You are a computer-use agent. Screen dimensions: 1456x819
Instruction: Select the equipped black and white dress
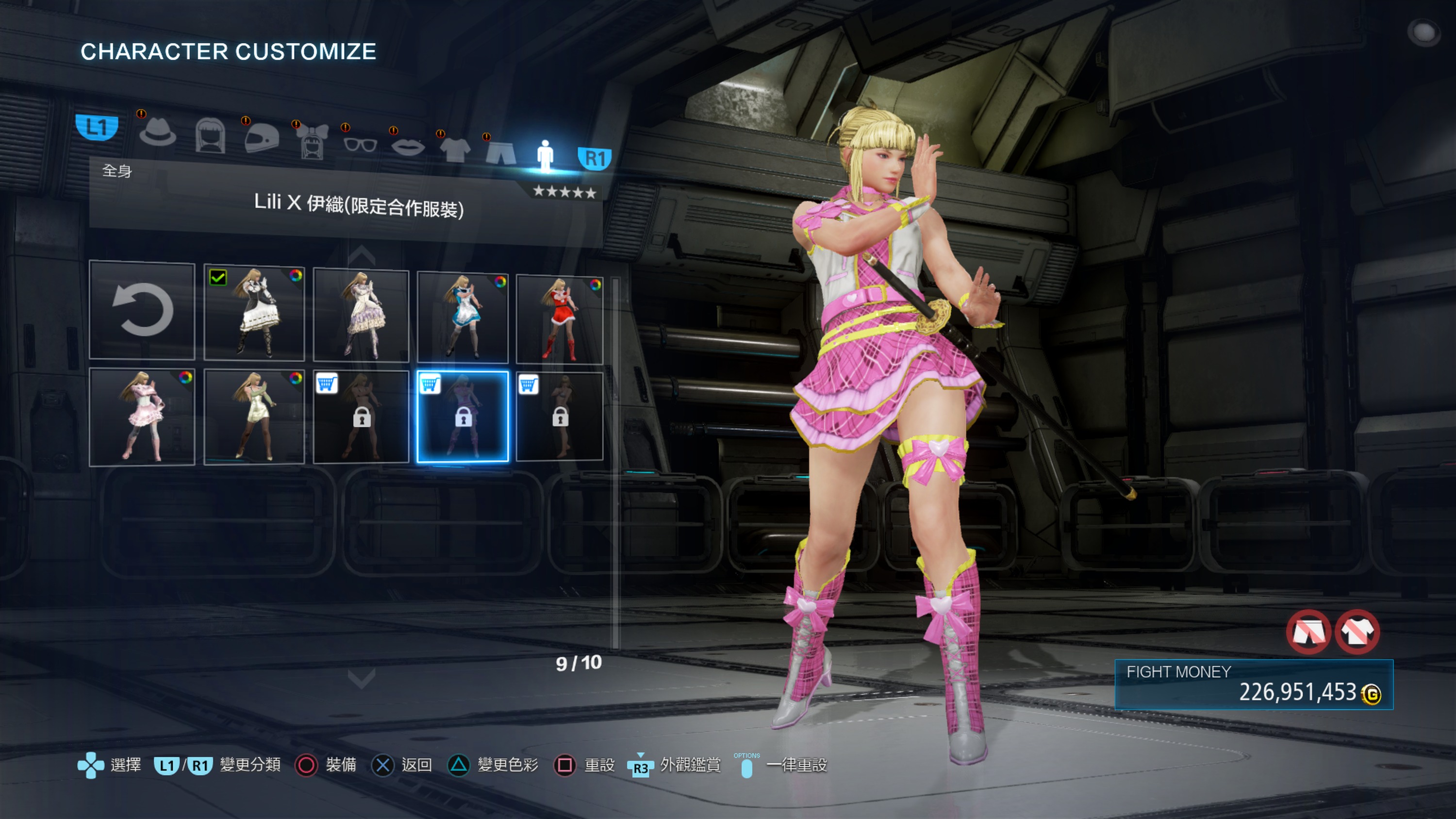(254, 313)
